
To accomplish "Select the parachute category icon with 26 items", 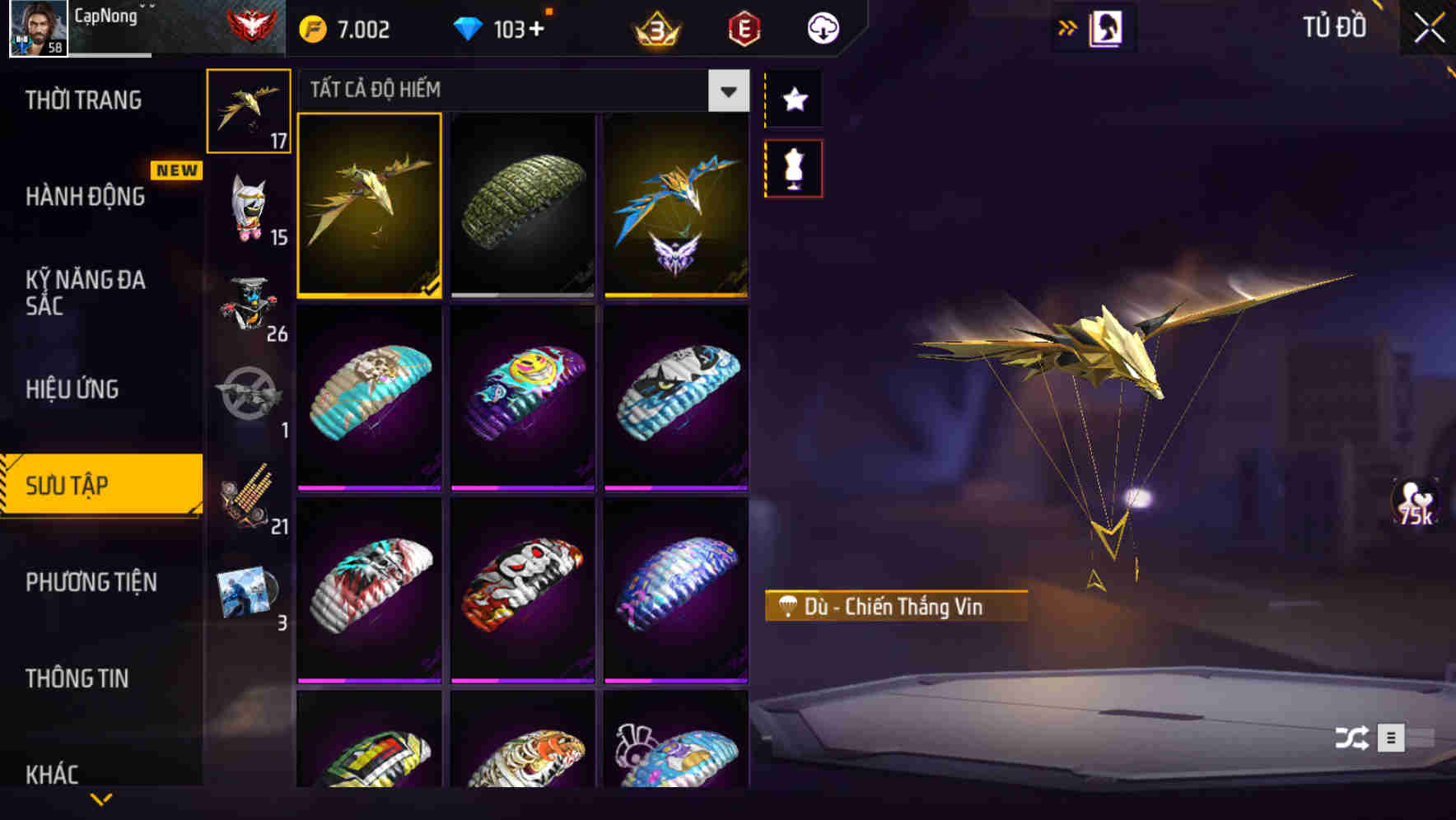I will (249, 309).
